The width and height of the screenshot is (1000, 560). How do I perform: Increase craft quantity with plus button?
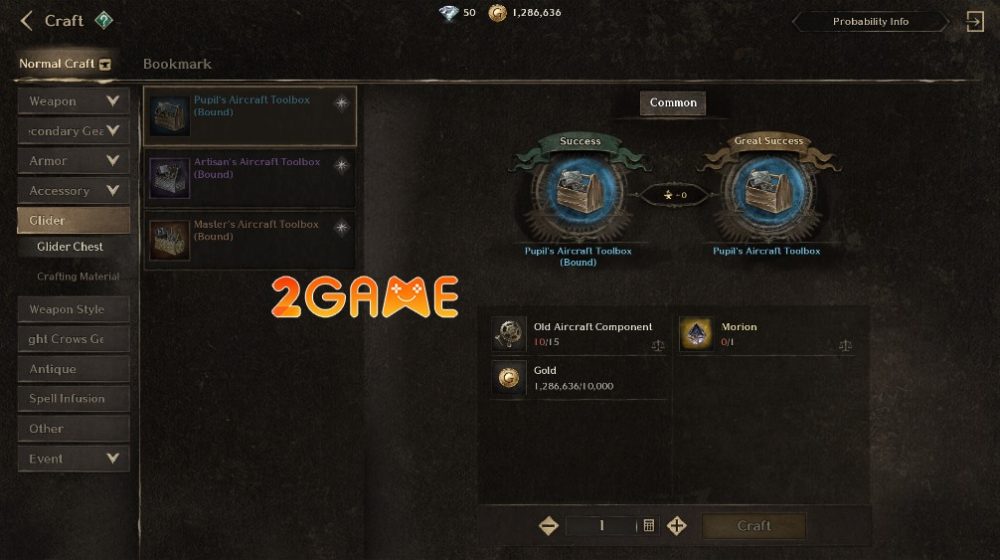click(x=677, y=526)
